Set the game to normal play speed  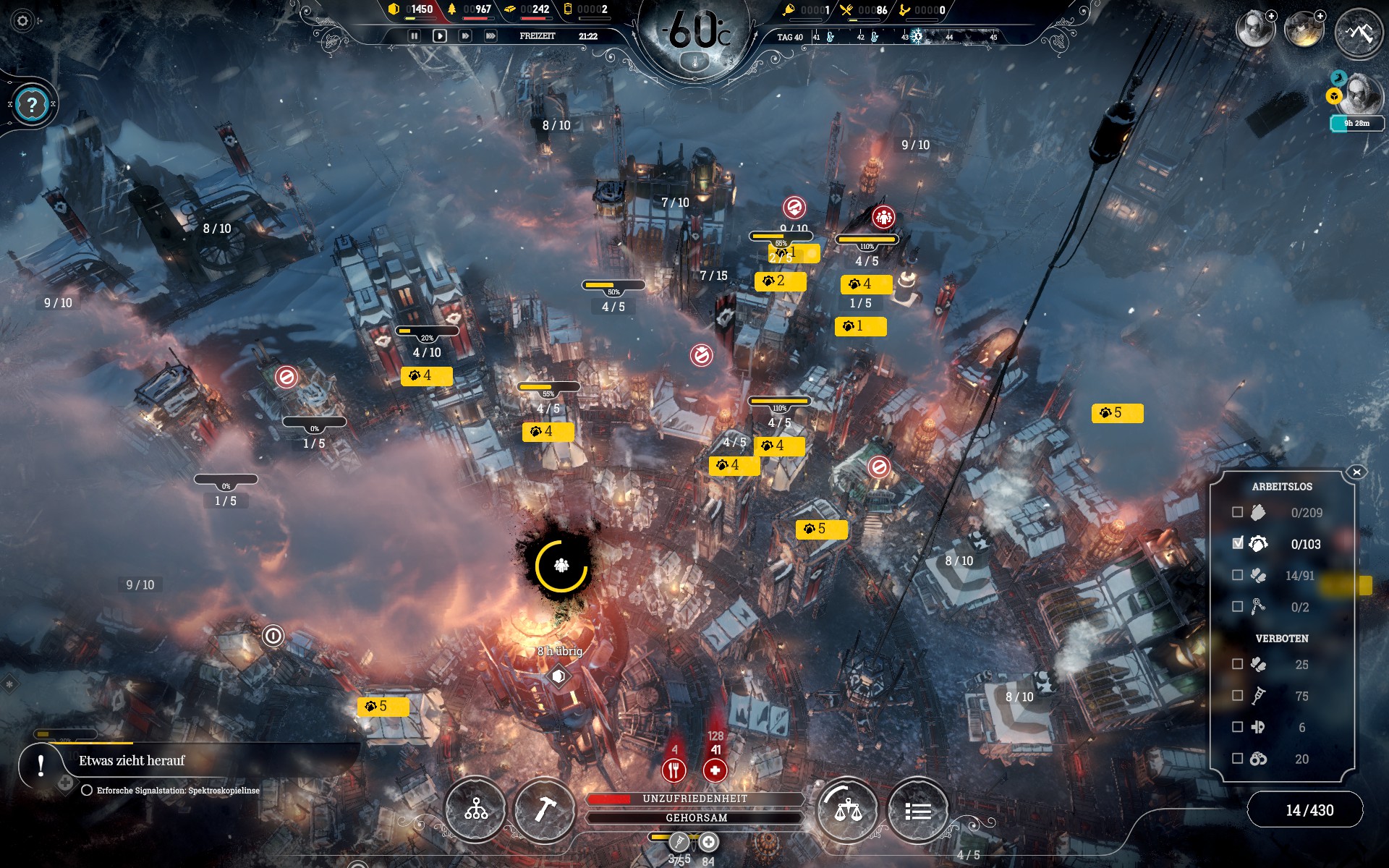(x=439, y=35)
